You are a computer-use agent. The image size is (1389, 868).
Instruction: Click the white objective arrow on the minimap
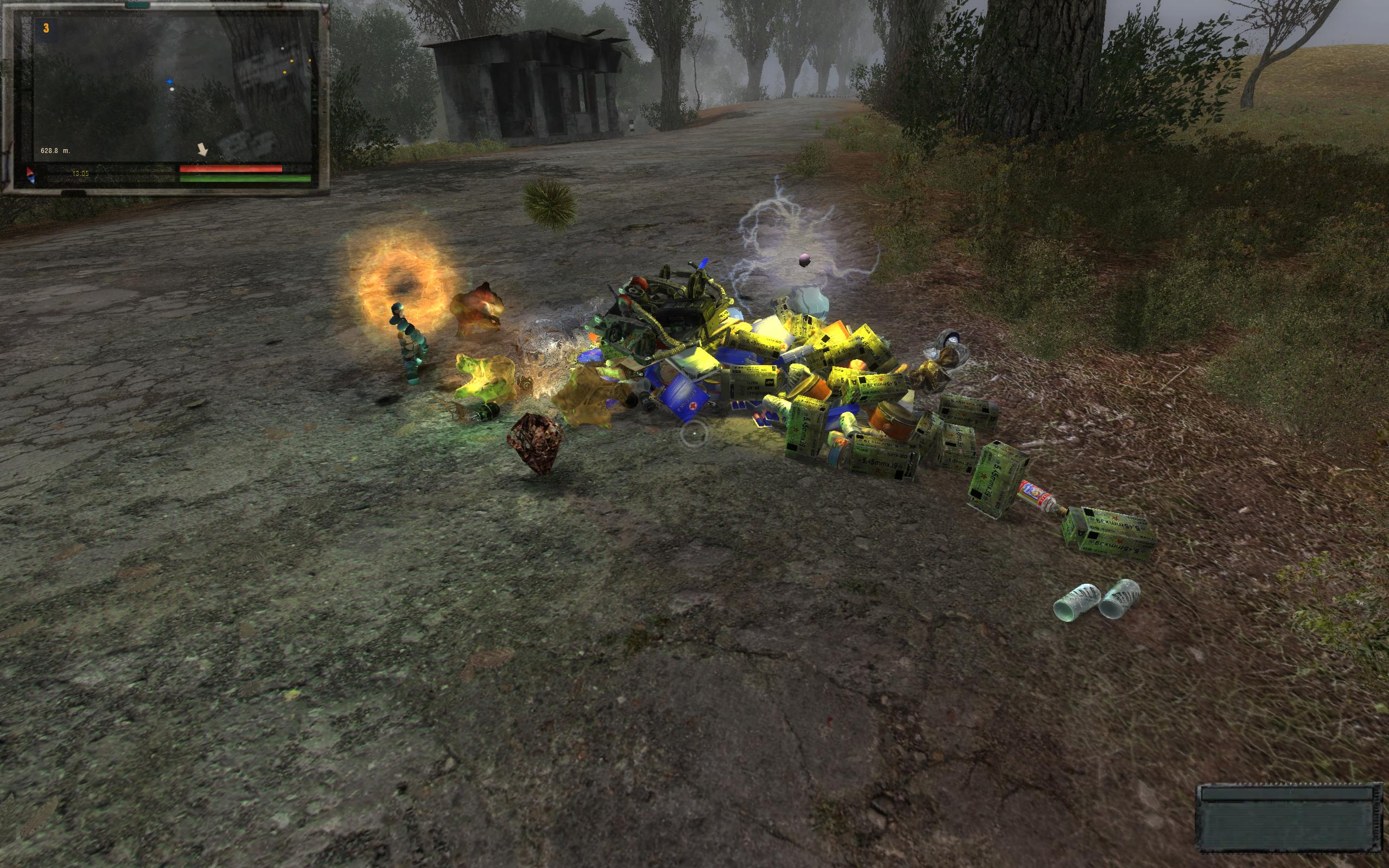[x=202, y=150]
